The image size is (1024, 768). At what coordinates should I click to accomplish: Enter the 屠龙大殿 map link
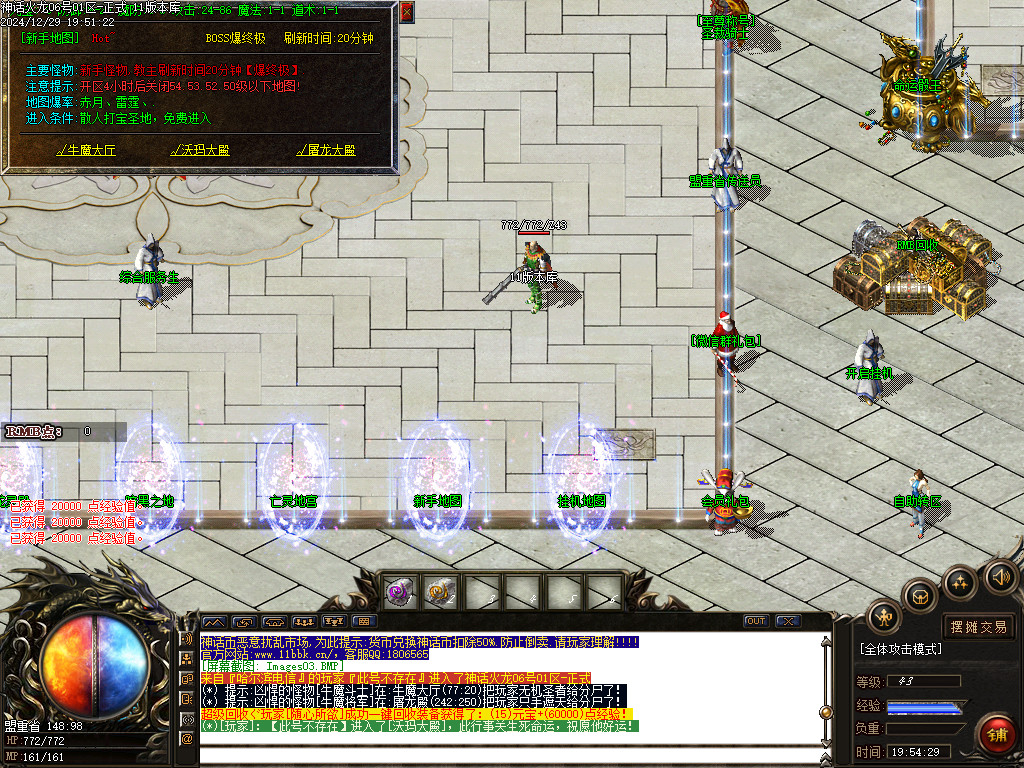[326, 151]
